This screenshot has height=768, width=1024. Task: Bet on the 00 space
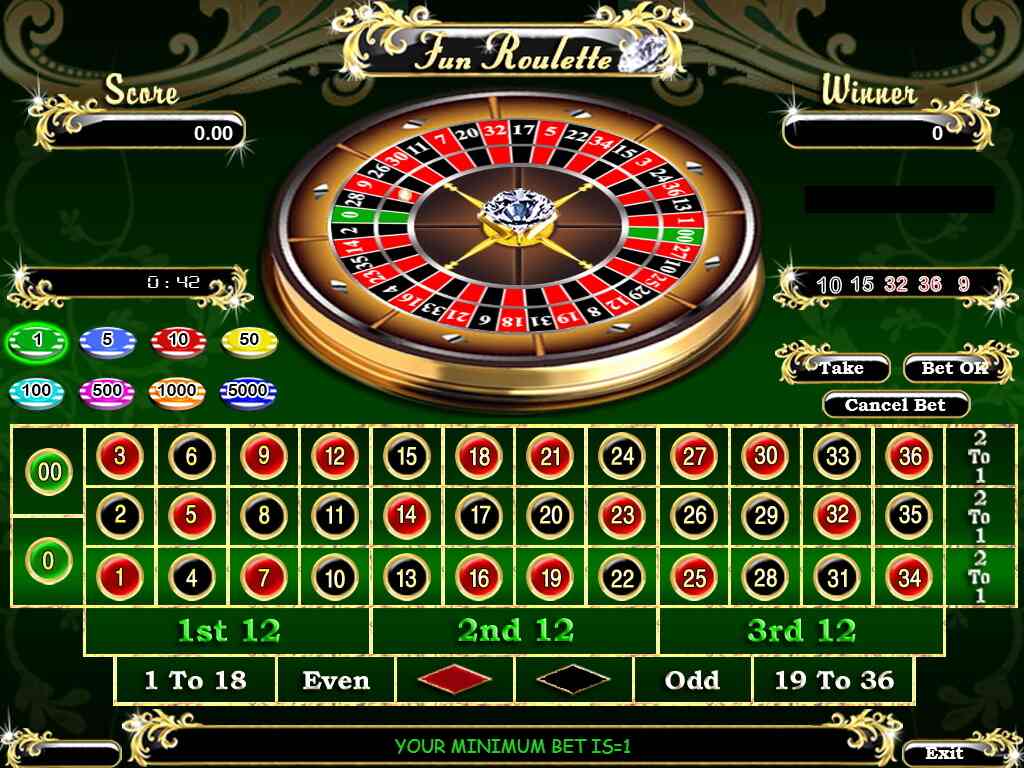coord(48,471)
